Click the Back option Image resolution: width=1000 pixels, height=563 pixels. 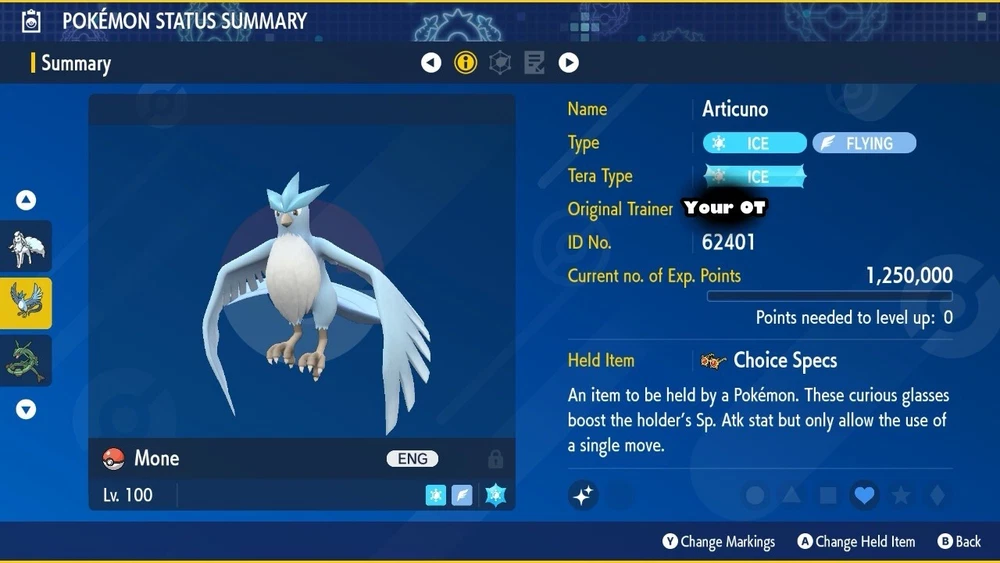(959, 541)
